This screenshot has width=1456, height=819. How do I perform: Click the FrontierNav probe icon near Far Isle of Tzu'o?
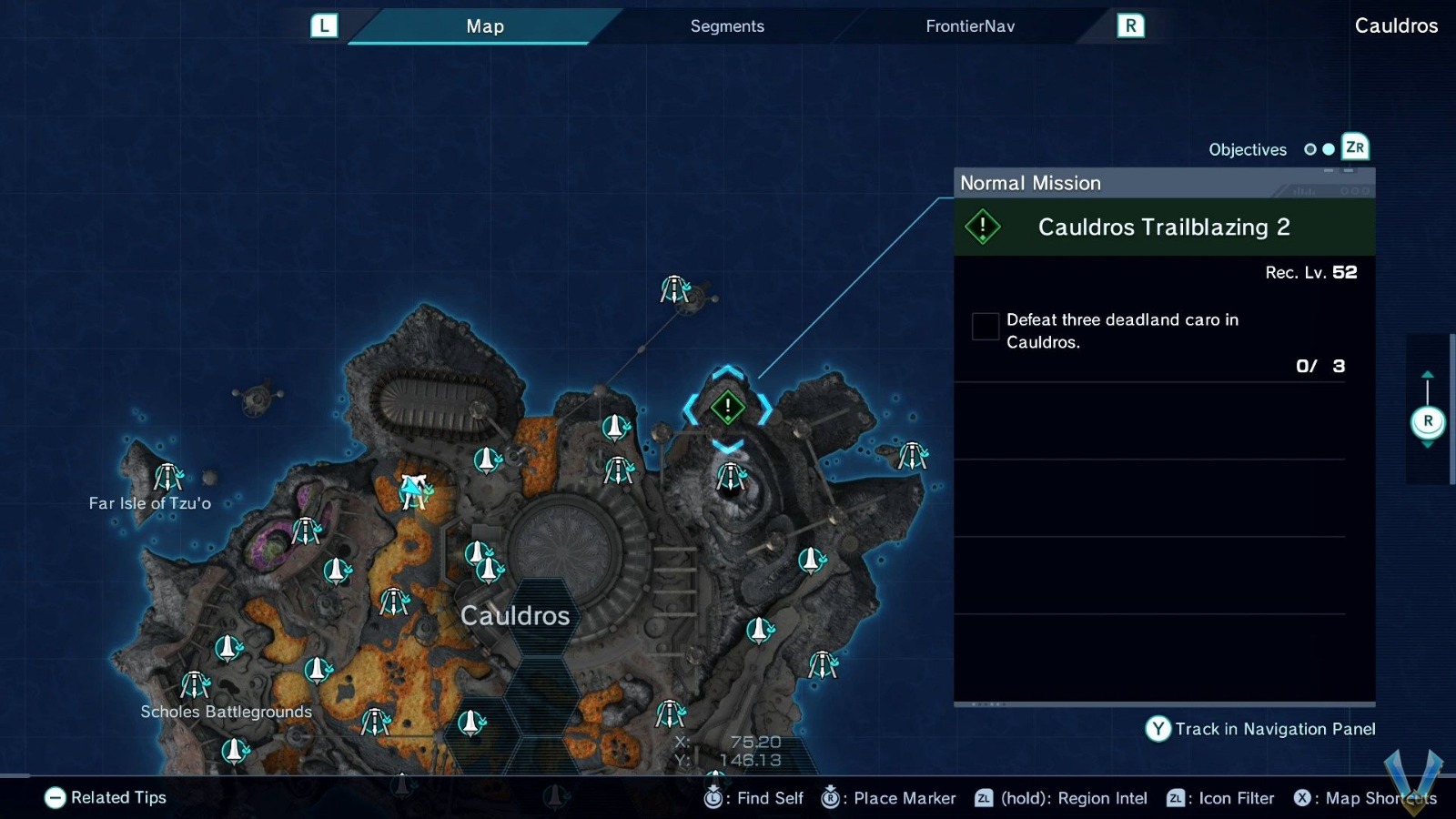167,478
